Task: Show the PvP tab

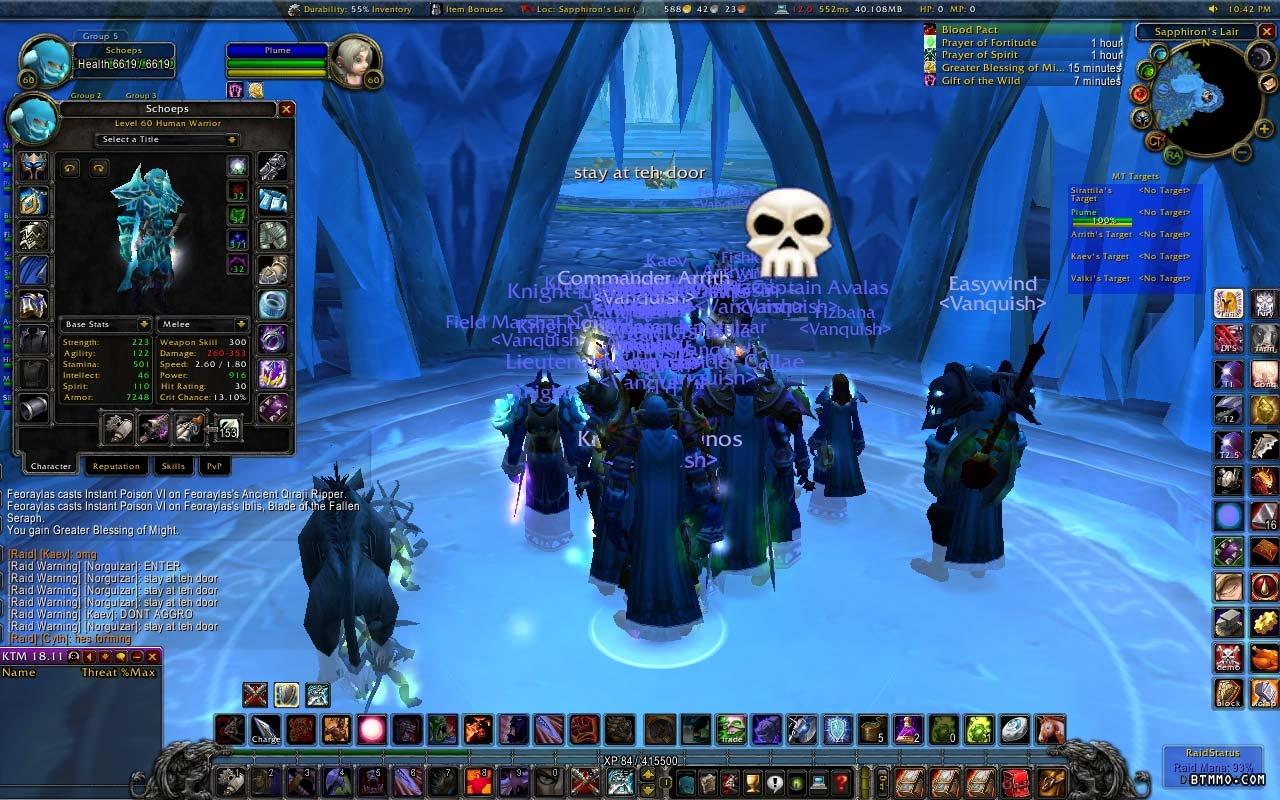Action: pyautogui.click(x=214, y=466)
